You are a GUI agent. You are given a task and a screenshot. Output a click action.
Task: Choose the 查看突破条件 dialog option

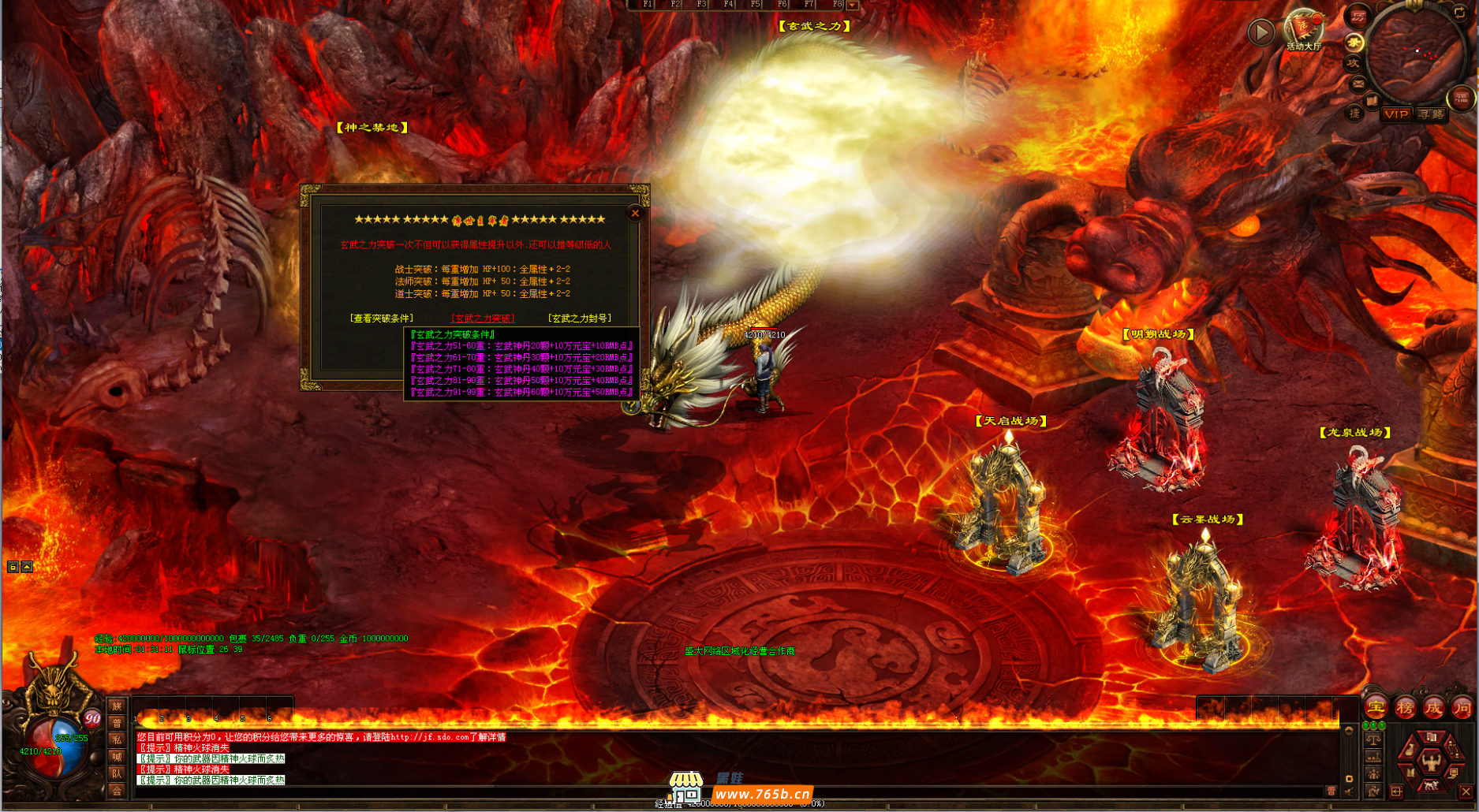coord(381,318)
